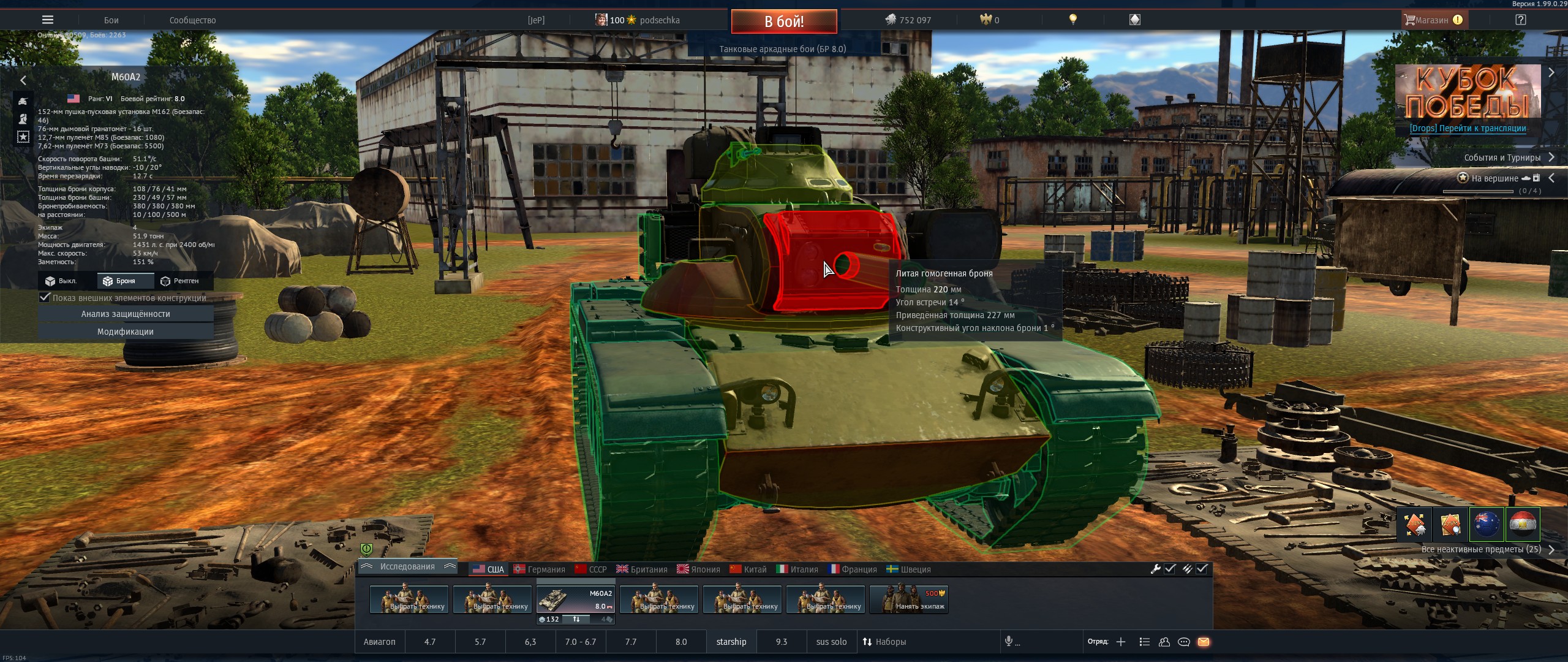
Task: Open the «Сообщество» community menu
Action: coord(192,20)
